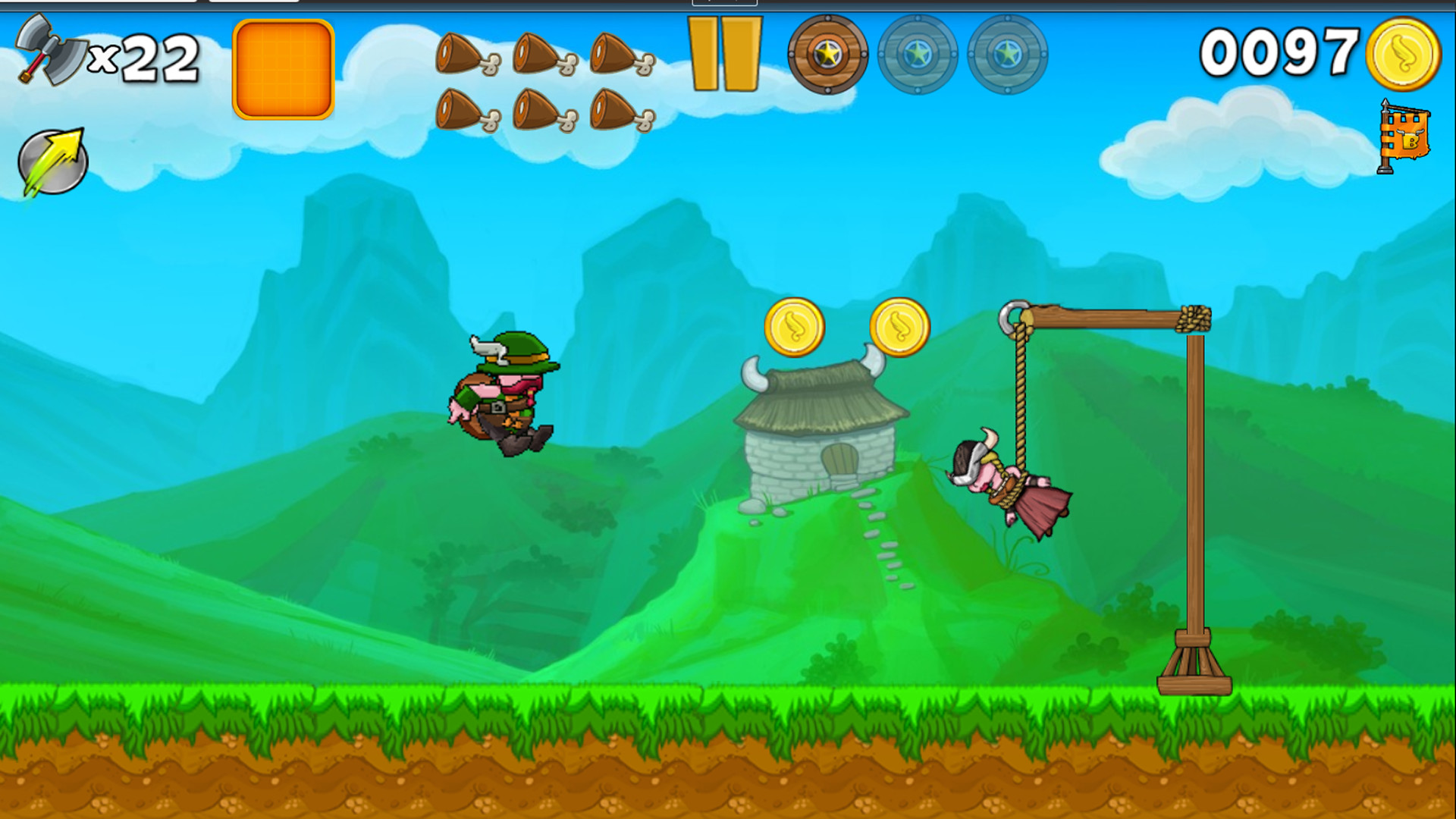Screen dimensions: 1456x819
Task: Tap the yellow pause button
Action: coord(726,53)
